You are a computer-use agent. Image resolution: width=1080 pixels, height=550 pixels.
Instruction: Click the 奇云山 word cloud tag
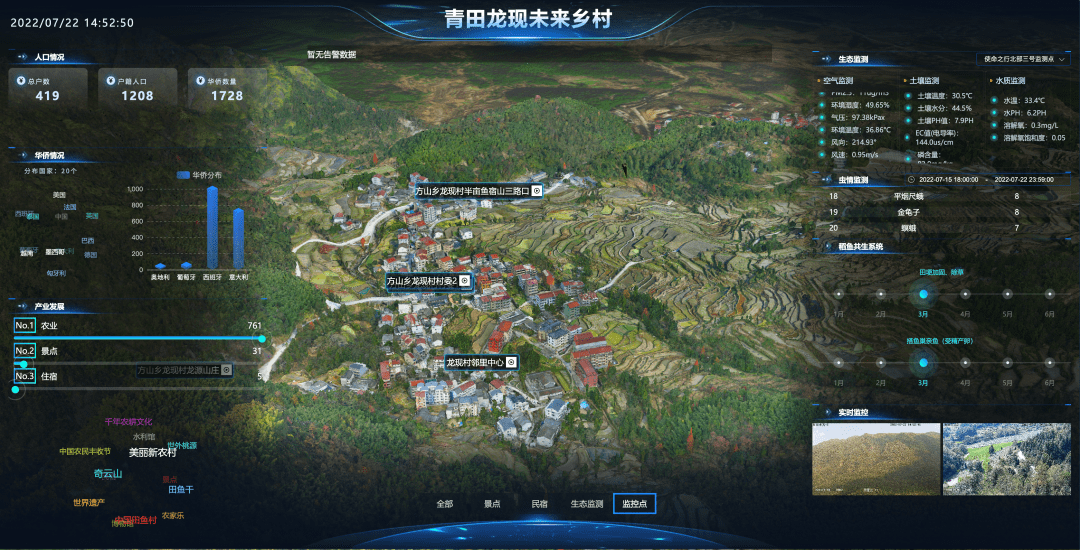(x=108, y=474)
